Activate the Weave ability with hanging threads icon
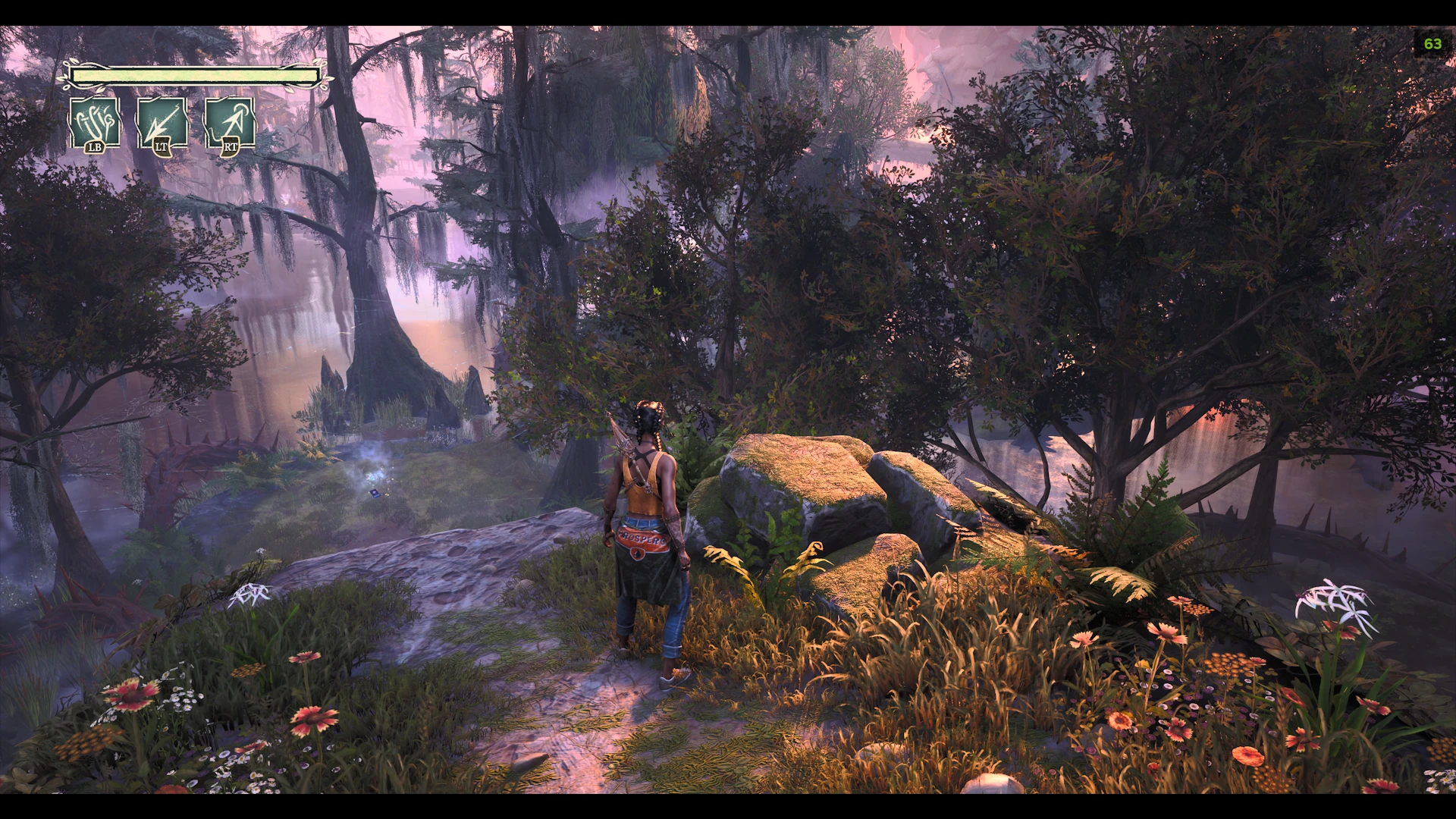This screenshot has width=1456, height=819. click(x=95, y=122)
